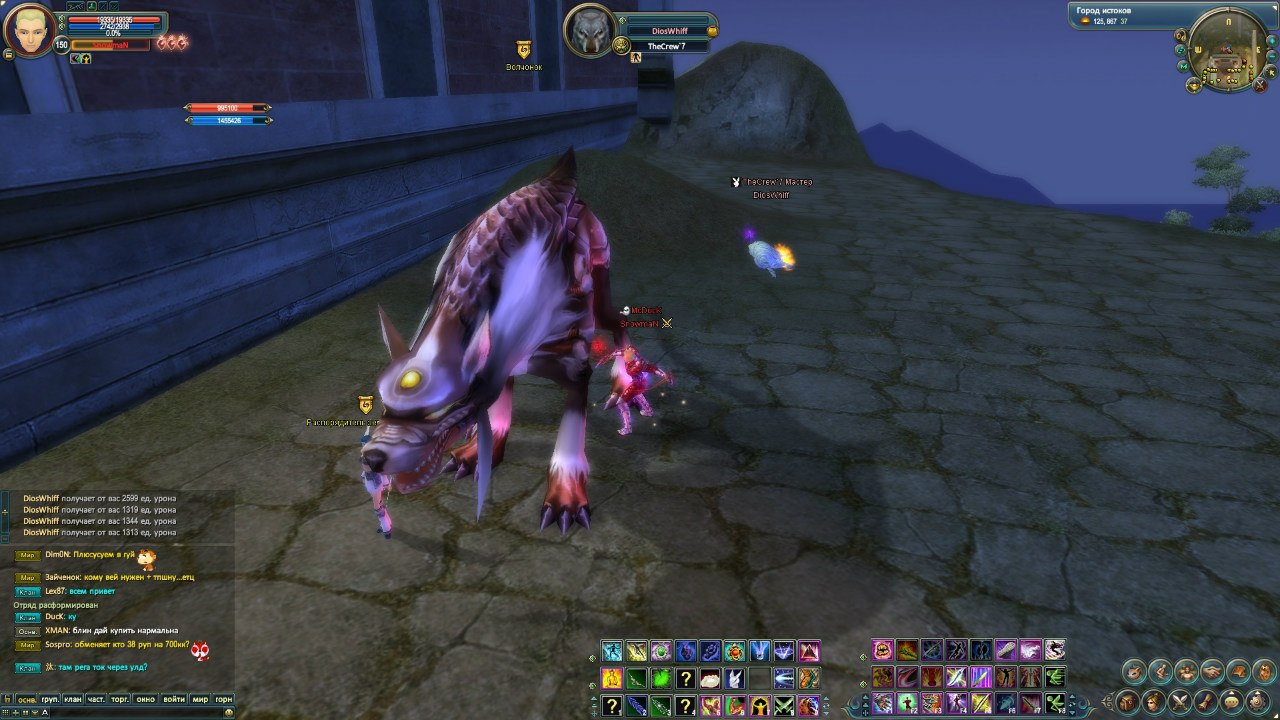Screen dimensions: 1280x720
Task: Open the circular minimap
Action: point(1227,47)
